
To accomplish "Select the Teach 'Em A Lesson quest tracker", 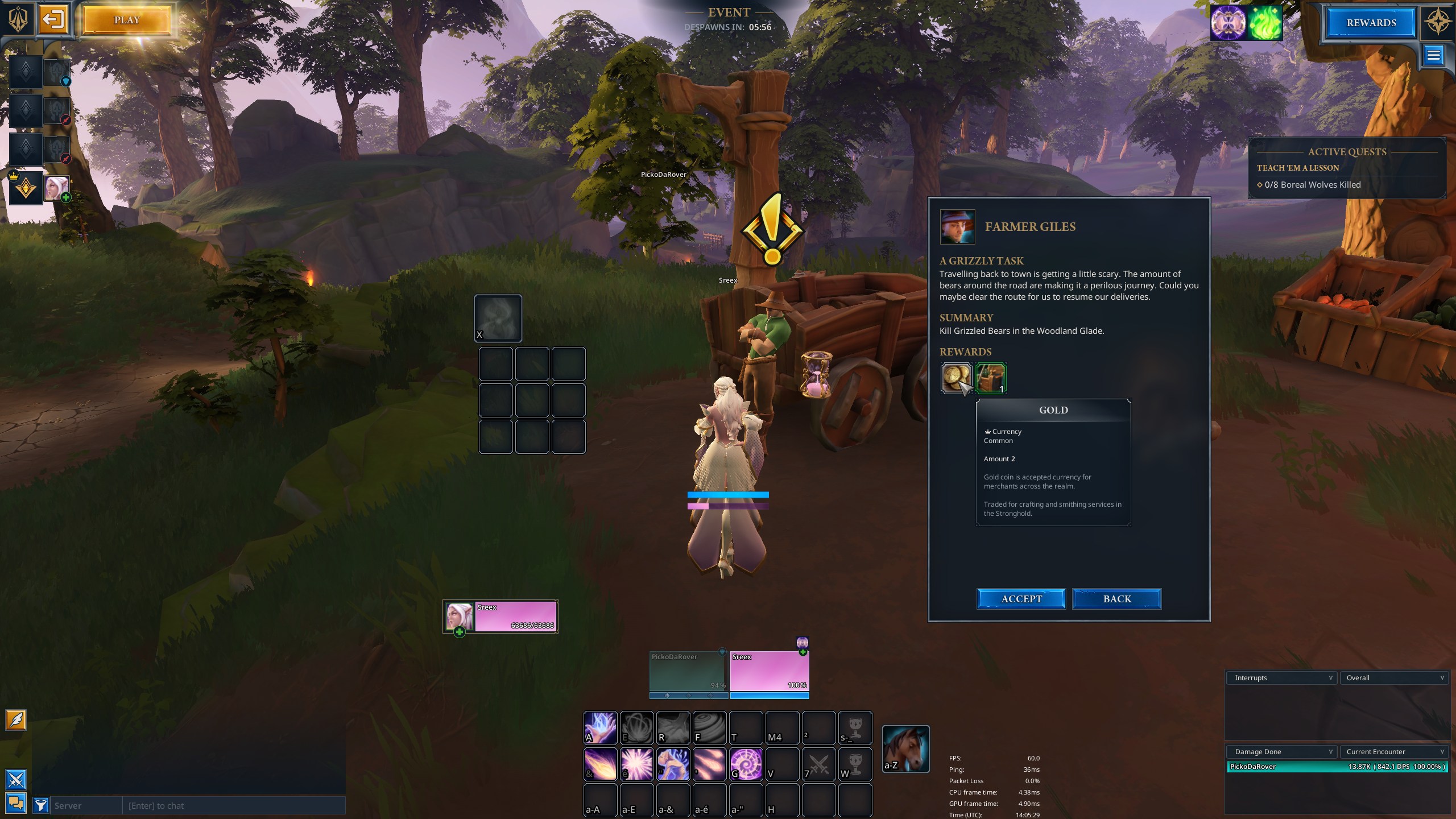I will (x=1297, y=168).
